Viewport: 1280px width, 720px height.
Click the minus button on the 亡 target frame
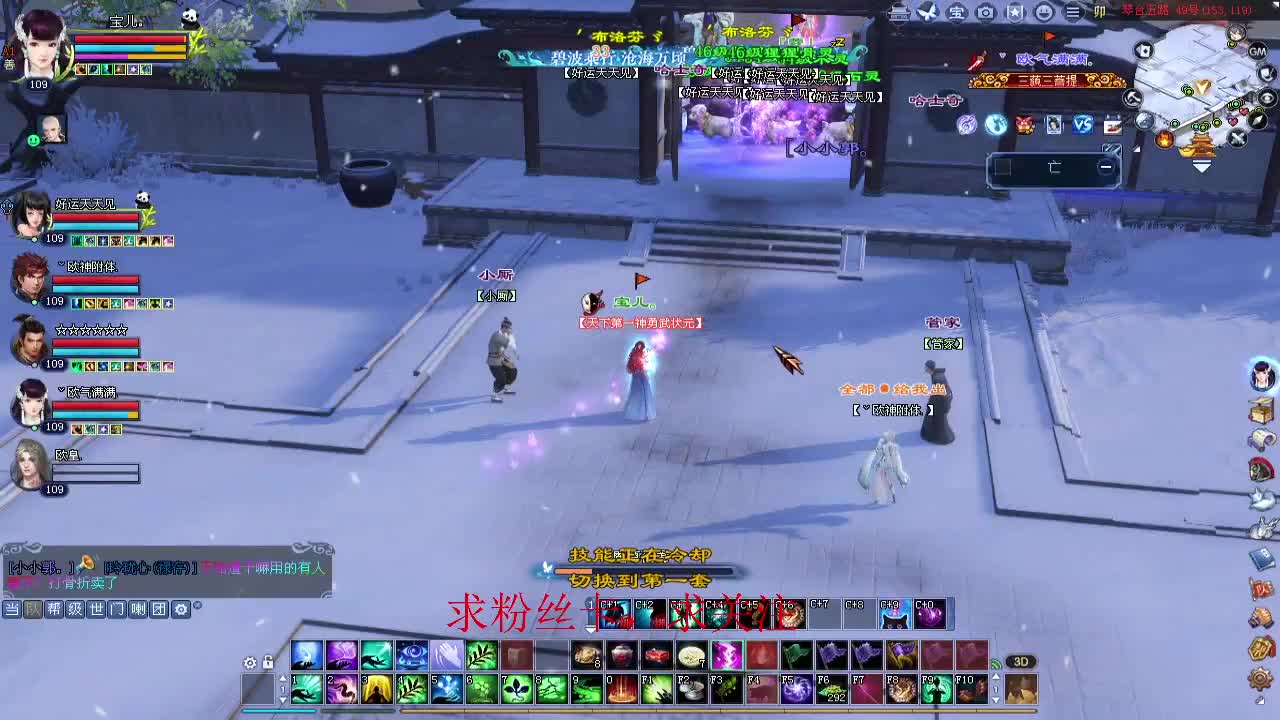coord(1106,166)
